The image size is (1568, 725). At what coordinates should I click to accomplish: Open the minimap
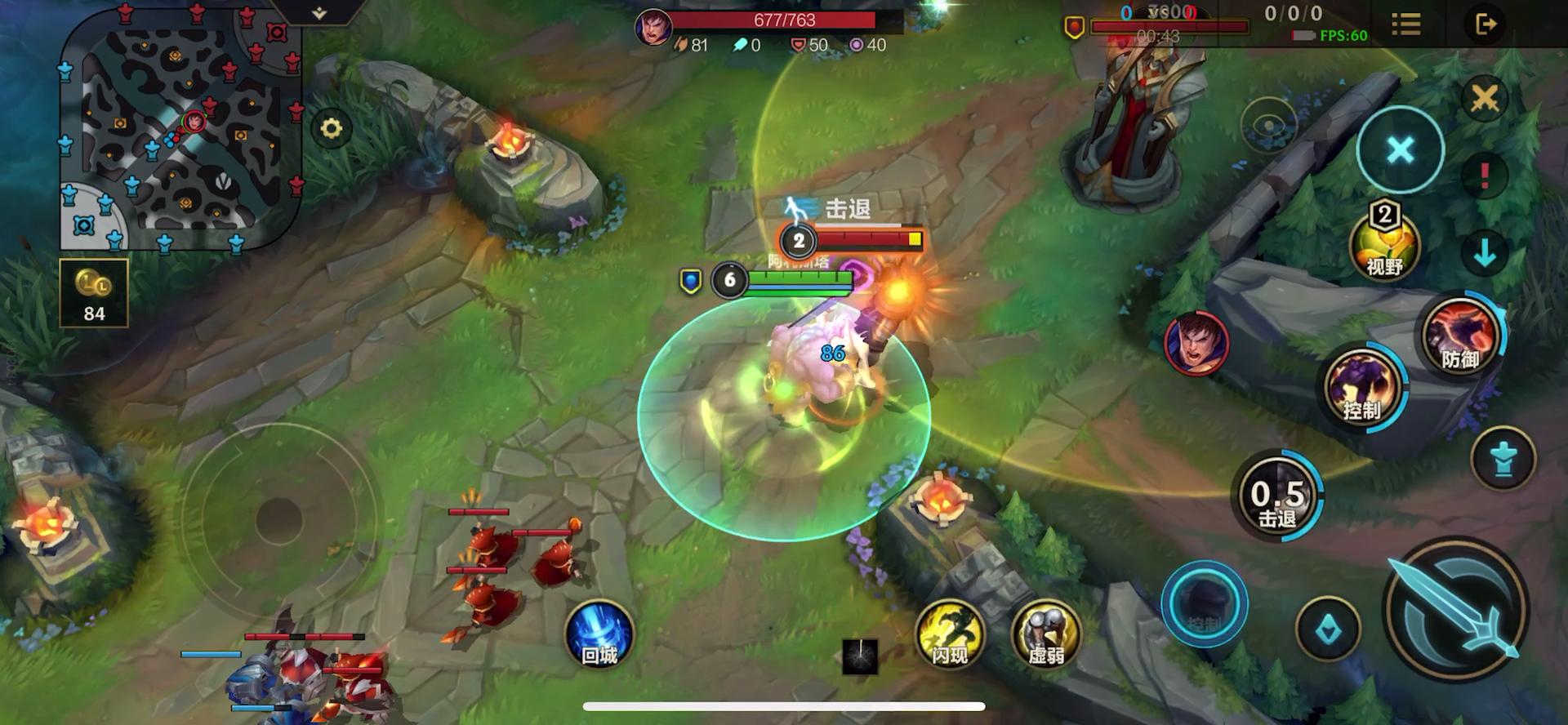tap(181, 129)
